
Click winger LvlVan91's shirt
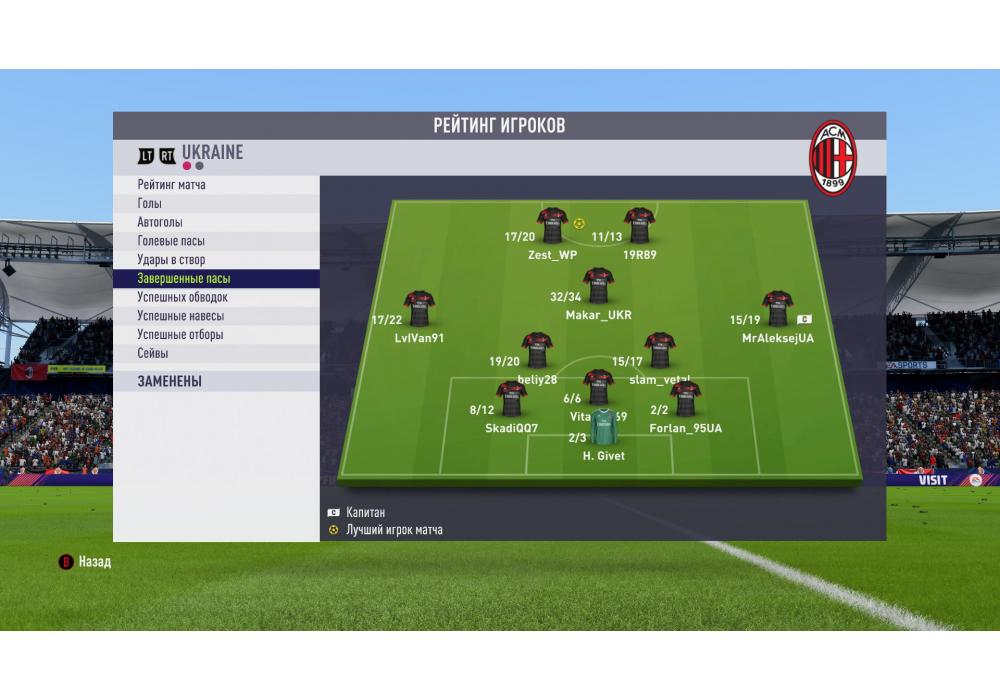coord(418,309)
